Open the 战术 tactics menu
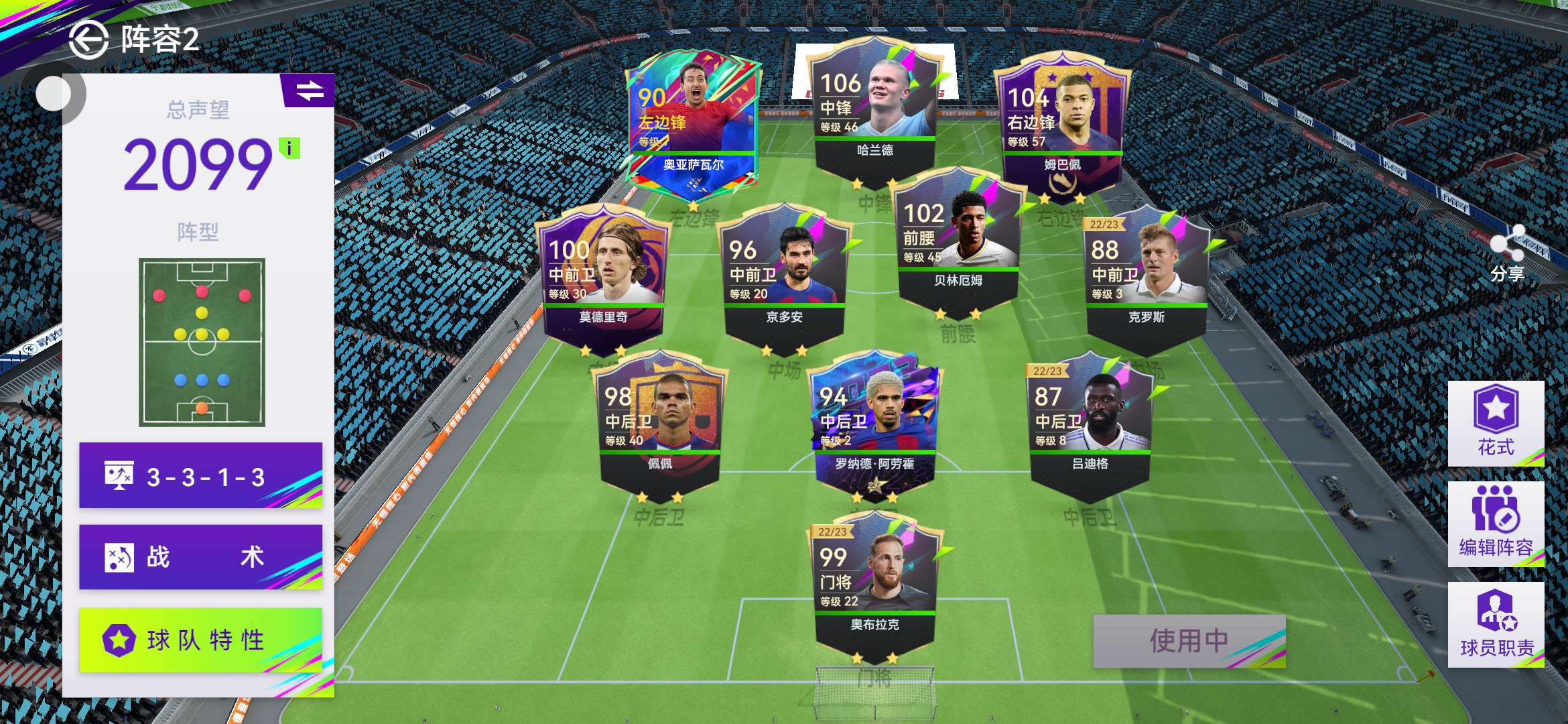Screen dimensions: 1568x724 coord(200,557)
